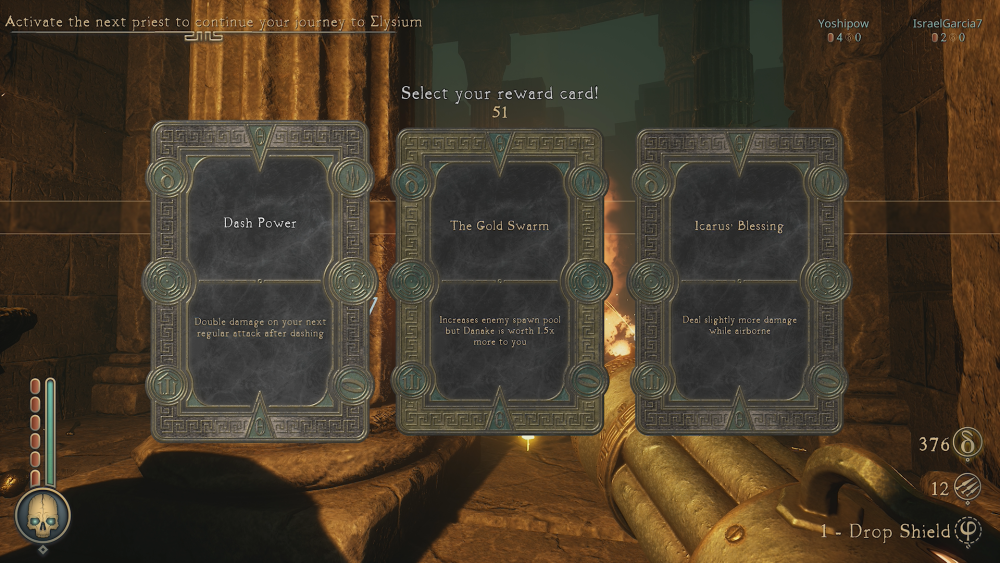Select the Dash Power reward card

coord(260,281)
